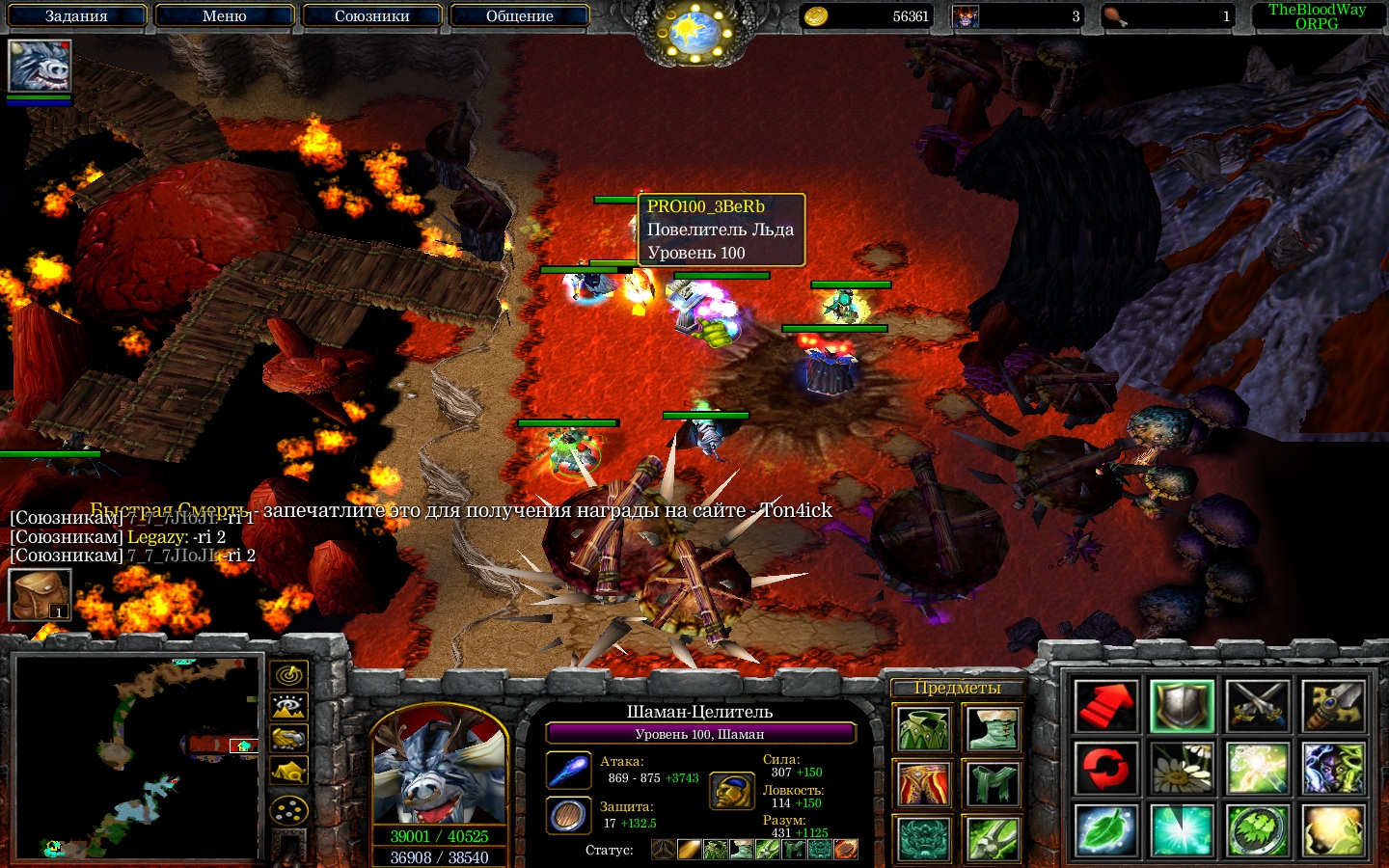
Task: Open the Общение chat log menu
Action: [519, 15]
